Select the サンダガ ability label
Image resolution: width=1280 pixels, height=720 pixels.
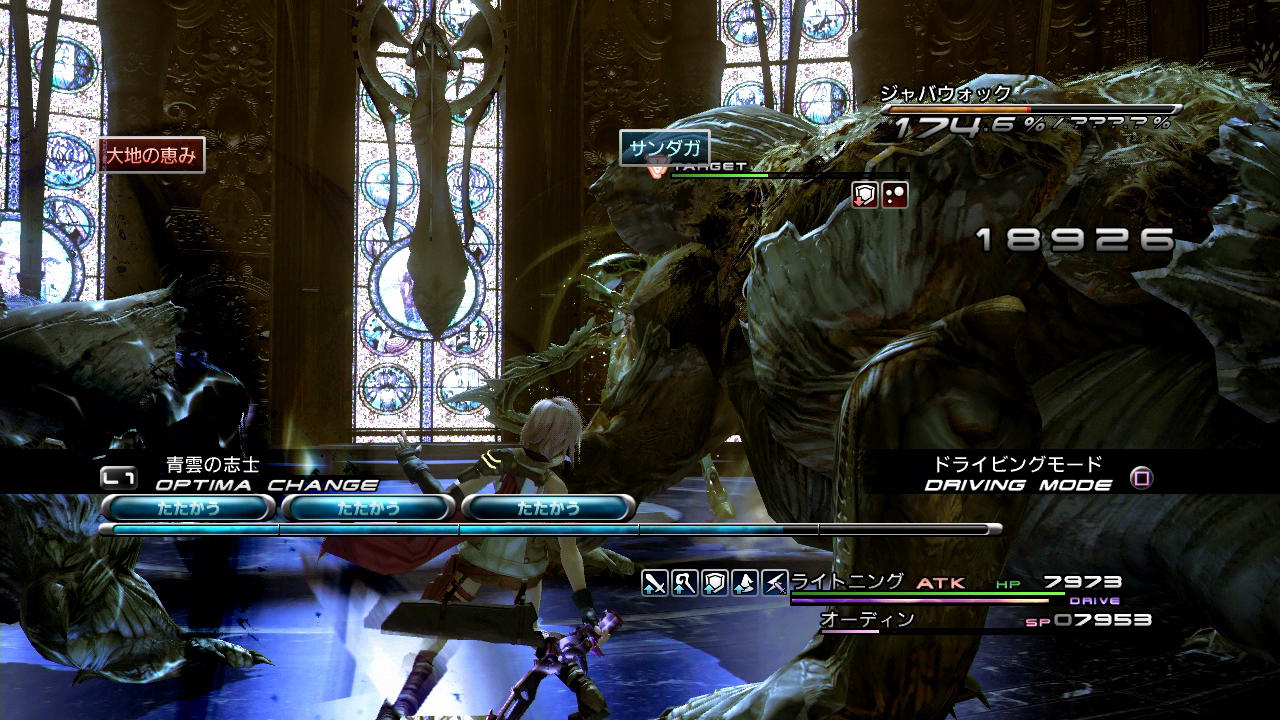tap(665, 149)
